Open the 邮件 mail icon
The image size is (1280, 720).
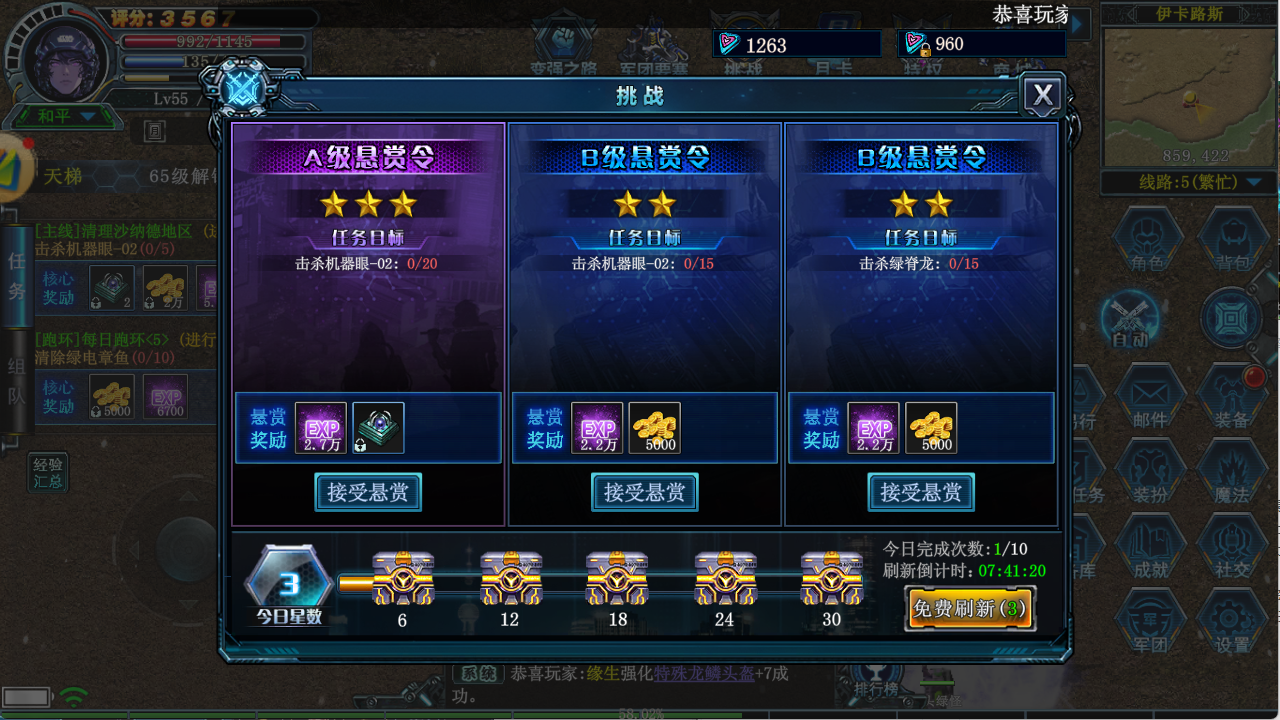pos(1148,390)
